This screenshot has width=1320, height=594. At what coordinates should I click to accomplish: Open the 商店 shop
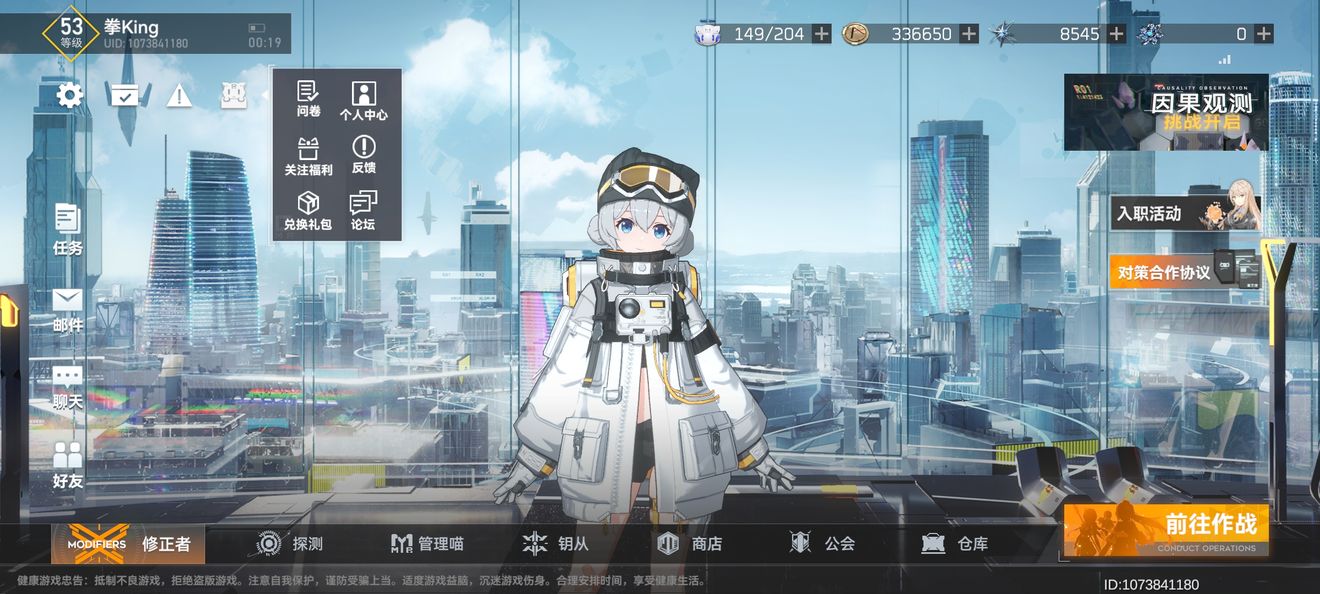(689, 544)
